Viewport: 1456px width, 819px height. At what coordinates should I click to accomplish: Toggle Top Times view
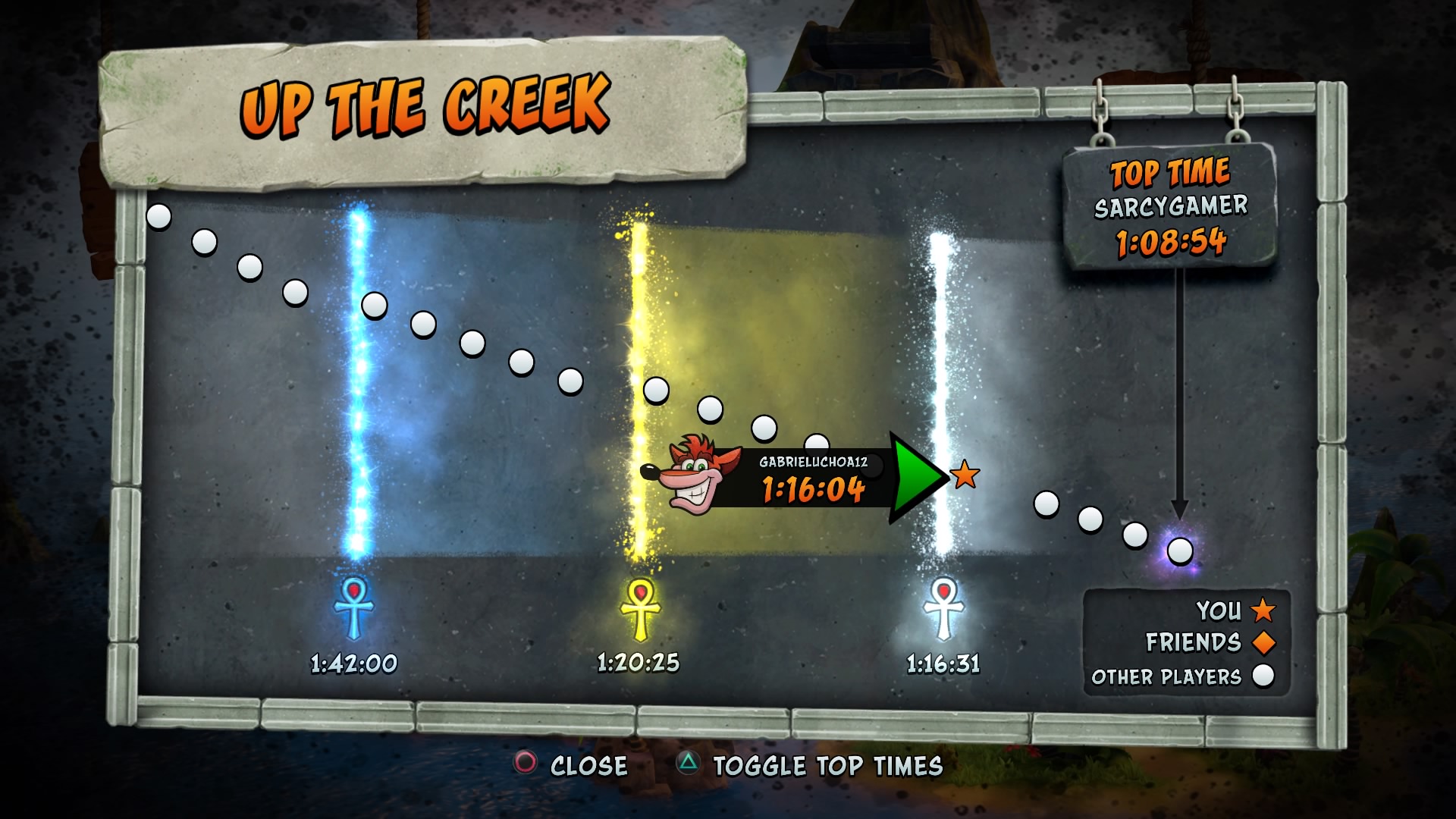810,765
